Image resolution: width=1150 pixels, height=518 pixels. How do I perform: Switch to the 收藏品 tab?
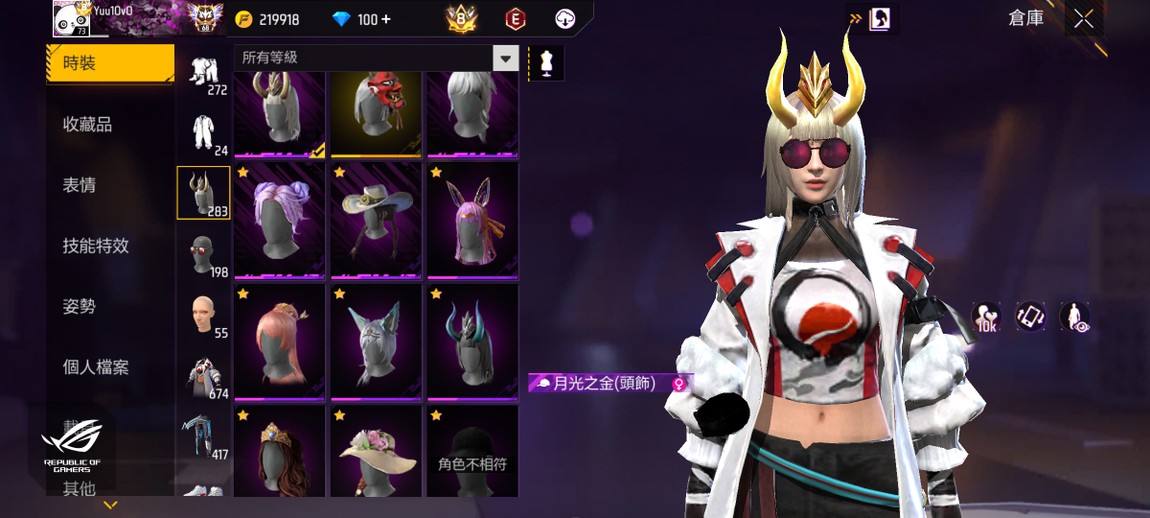coord(87,124)
